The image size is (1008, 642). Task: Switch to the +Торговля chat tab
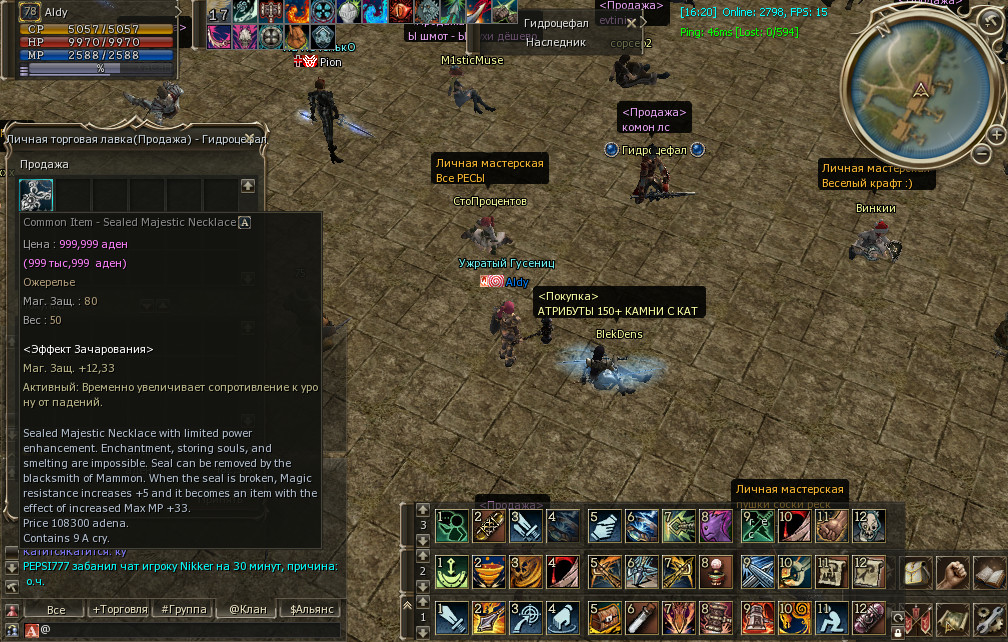[120, 609]
